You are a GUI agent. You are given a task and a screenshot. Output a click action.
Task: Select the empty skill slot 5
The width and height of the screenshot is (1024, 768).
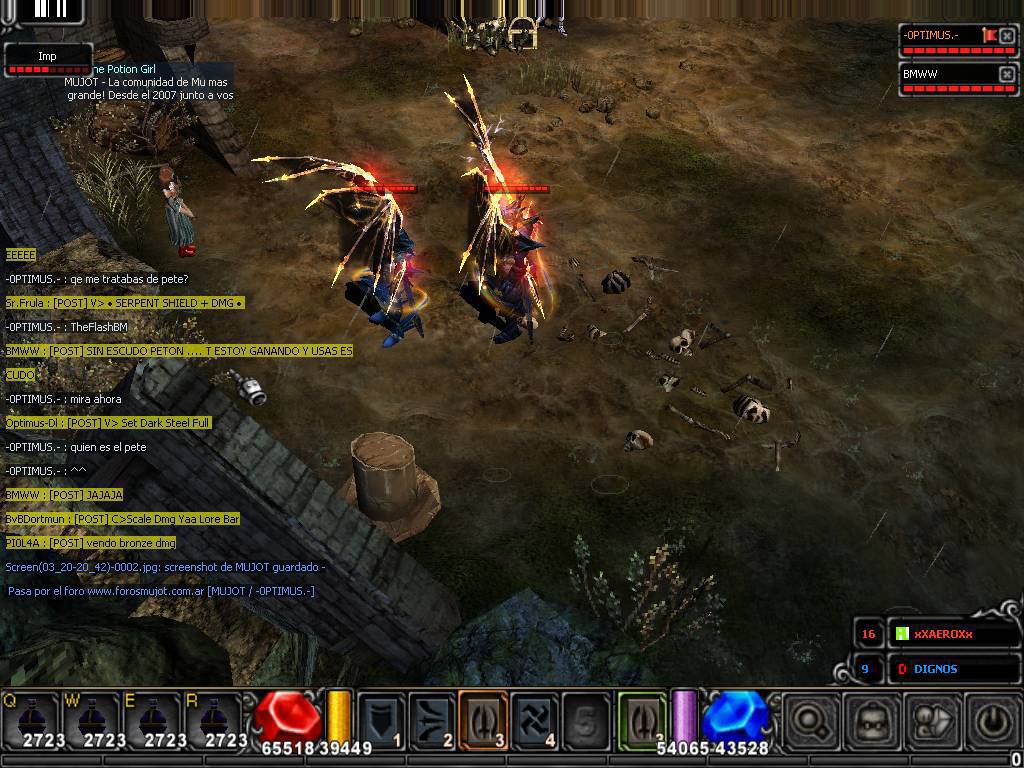click(586, 719)
